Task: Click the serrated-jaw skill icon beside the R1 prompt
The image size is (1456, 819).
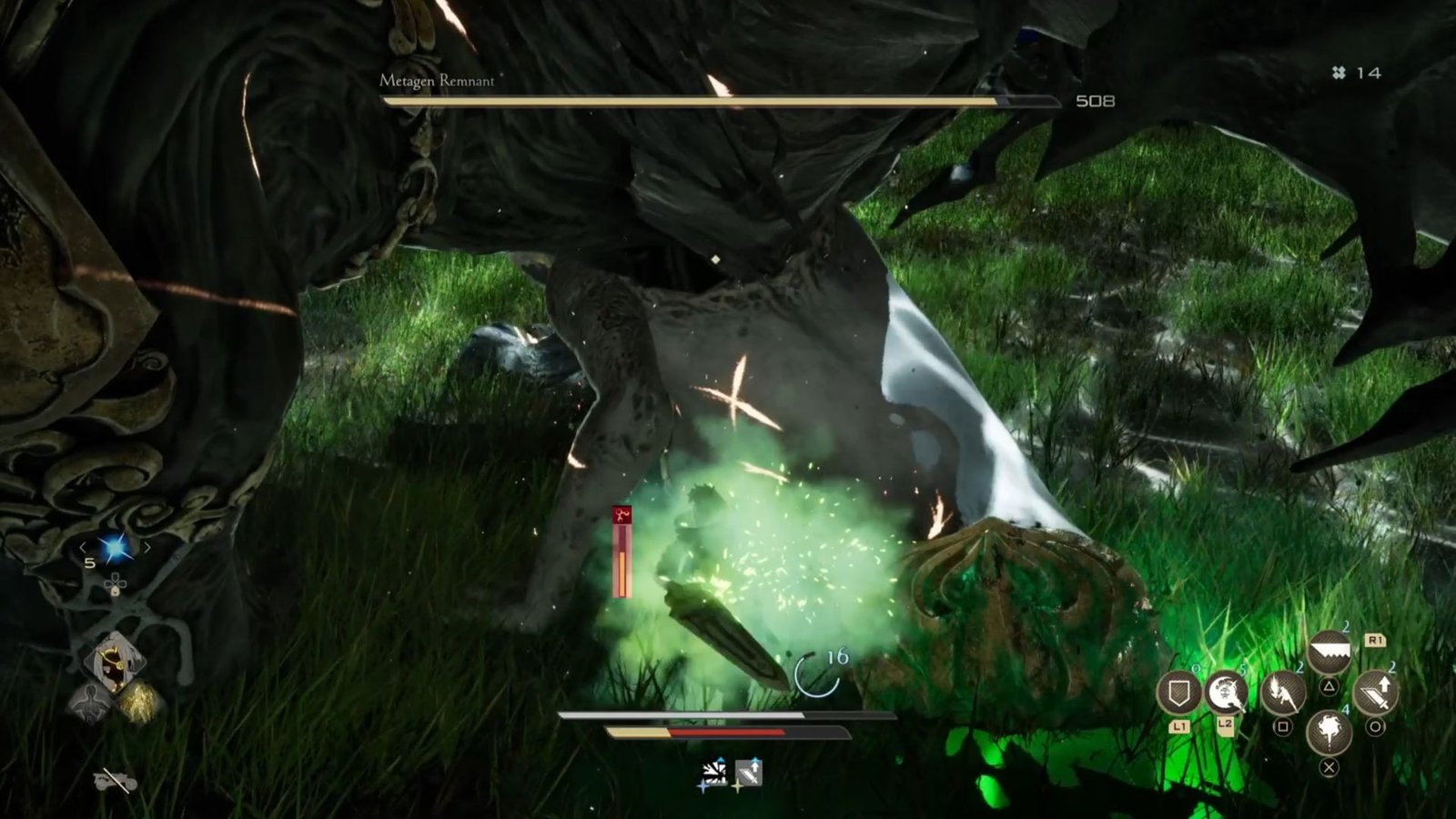Action: tap(1330, 650)
